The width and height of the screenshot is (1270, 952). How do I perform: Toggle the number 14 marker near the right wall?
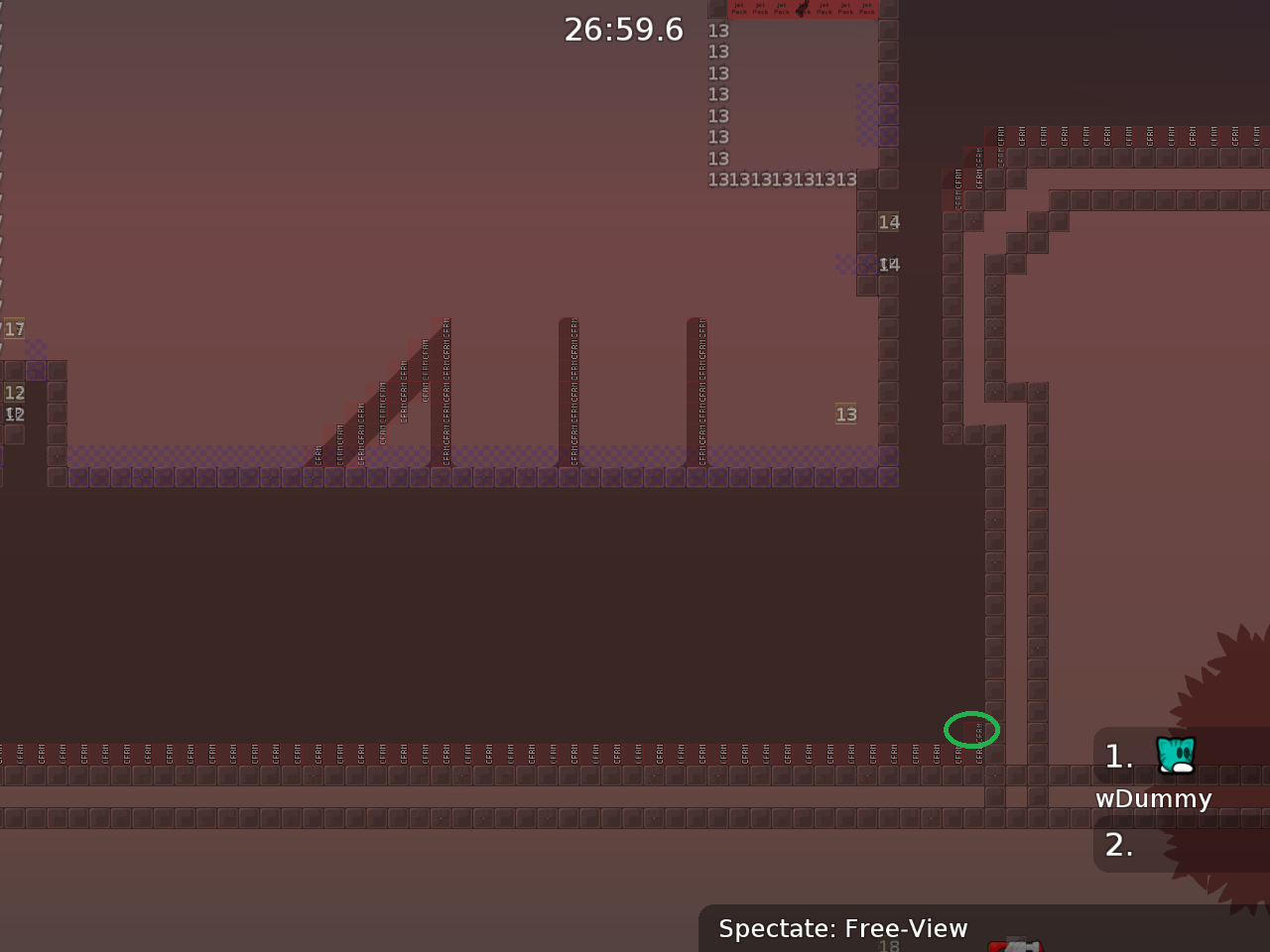pos(888,222)
